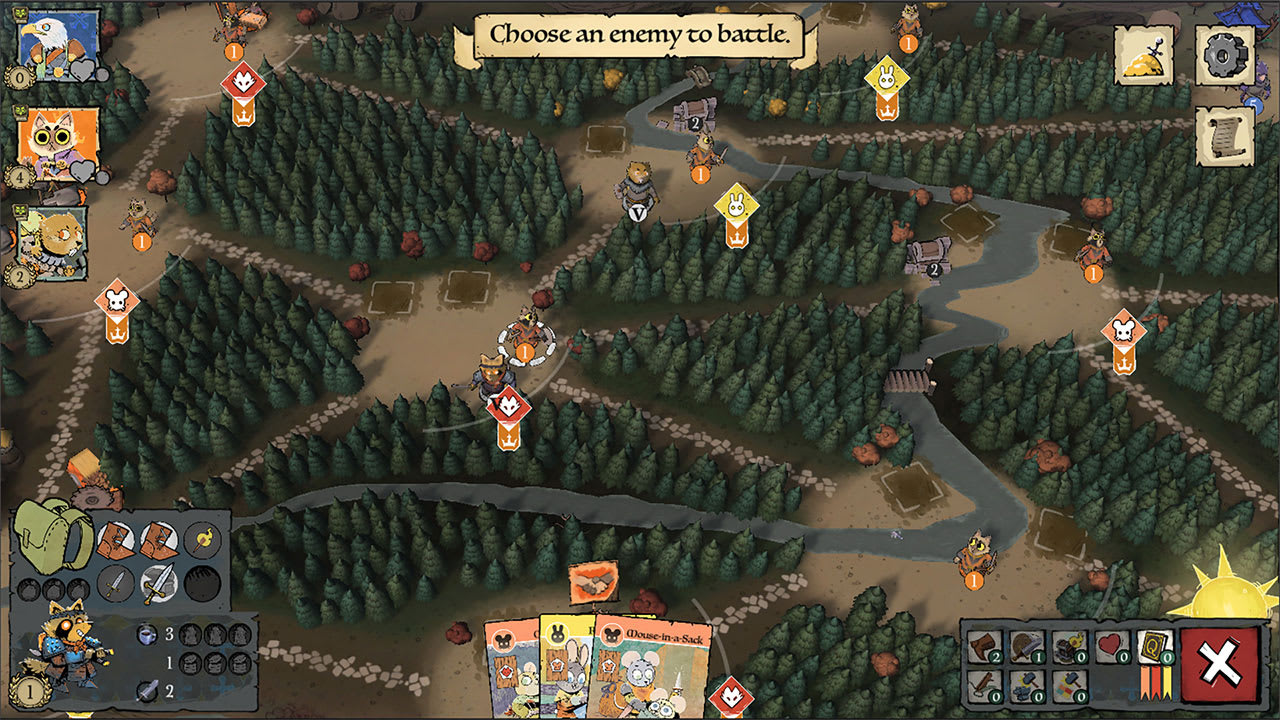Select the torch in the backpack
Viewport: 1280px width, 720px height.
pyautogui.click(x=200, y=540)
